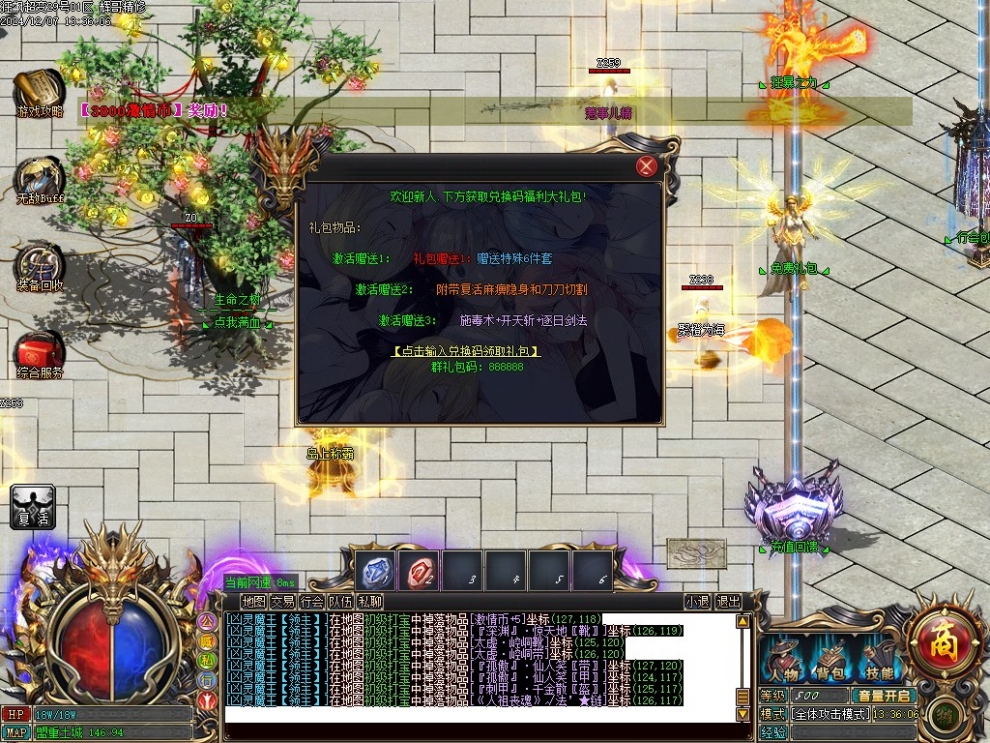Switch to 私聊 private chat tab
This screenshot has height=743, width=990.
[370, 602]
